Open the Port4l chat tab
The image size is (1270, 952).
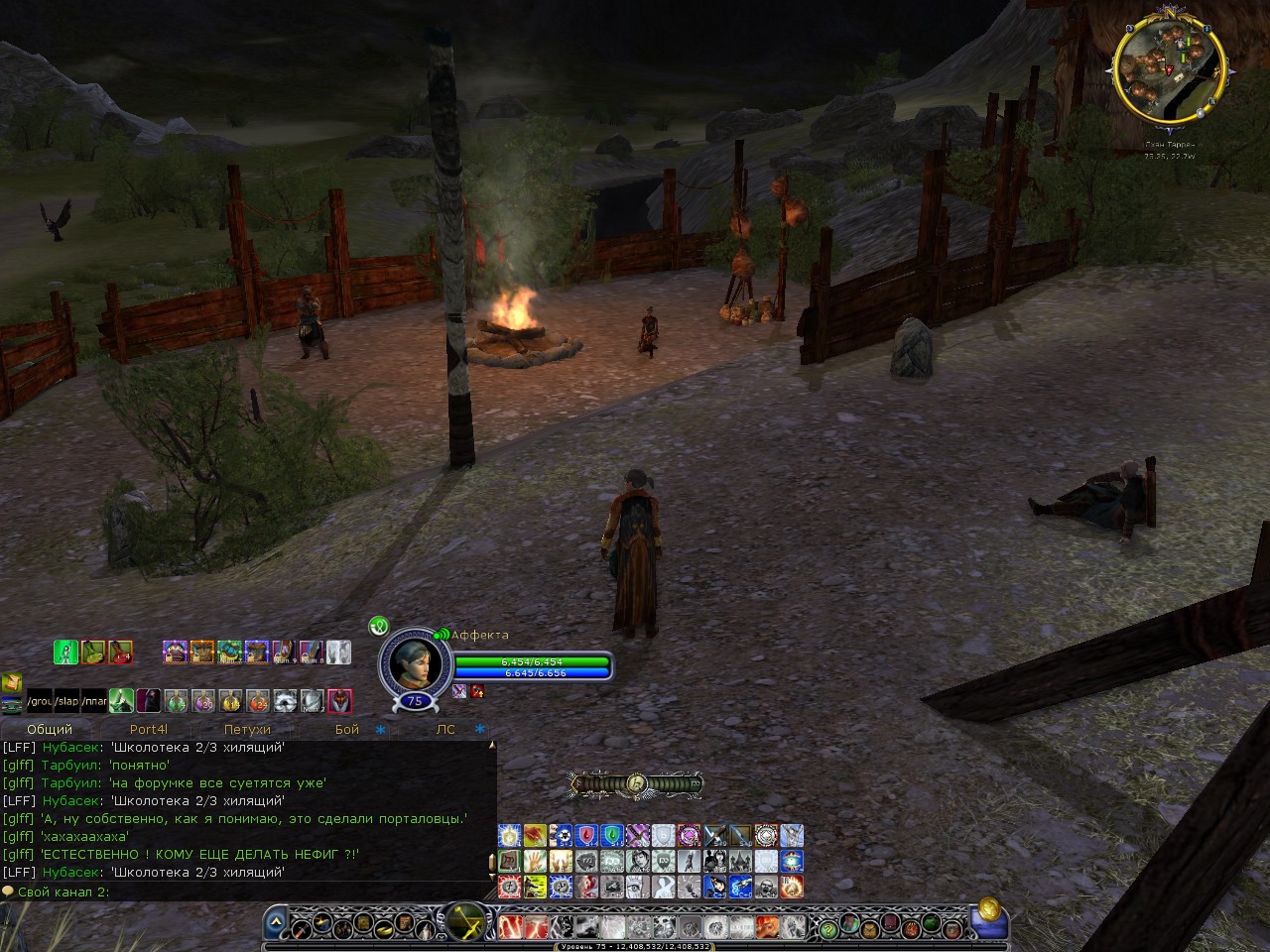149,729
